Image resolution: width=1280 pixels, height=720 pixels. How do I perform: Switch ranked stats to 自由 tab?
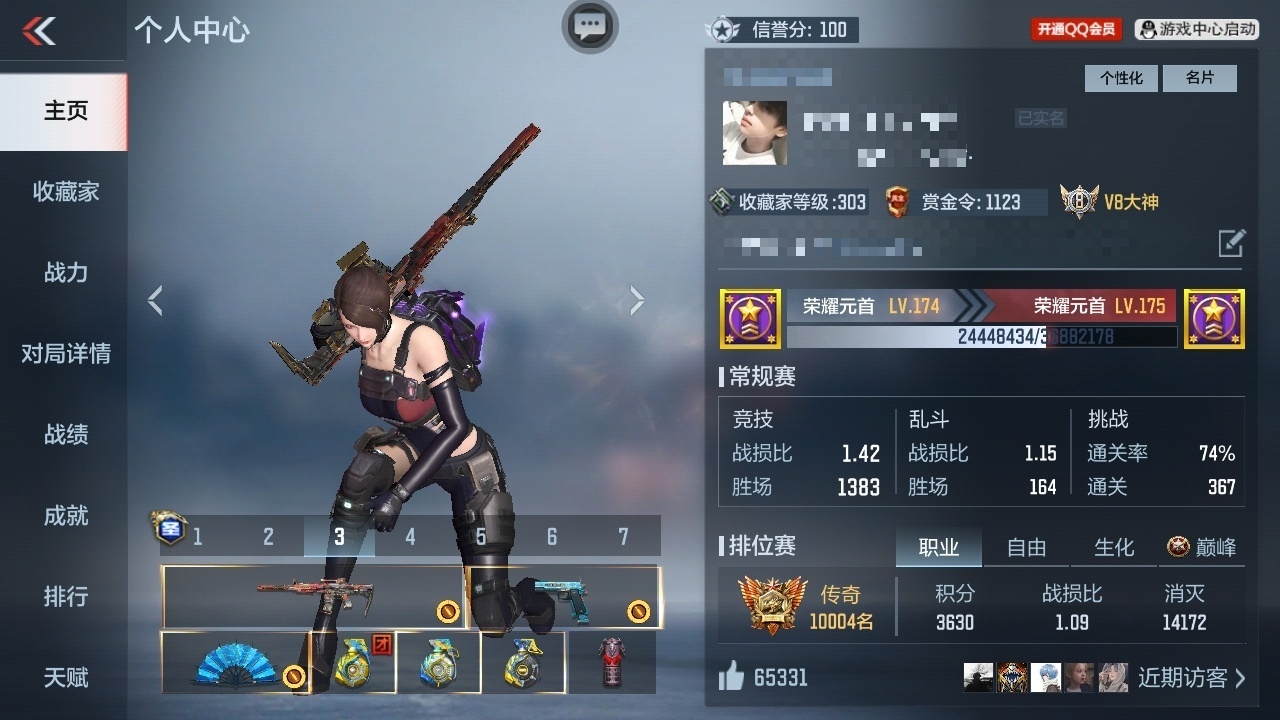(x=1026, y=547)
